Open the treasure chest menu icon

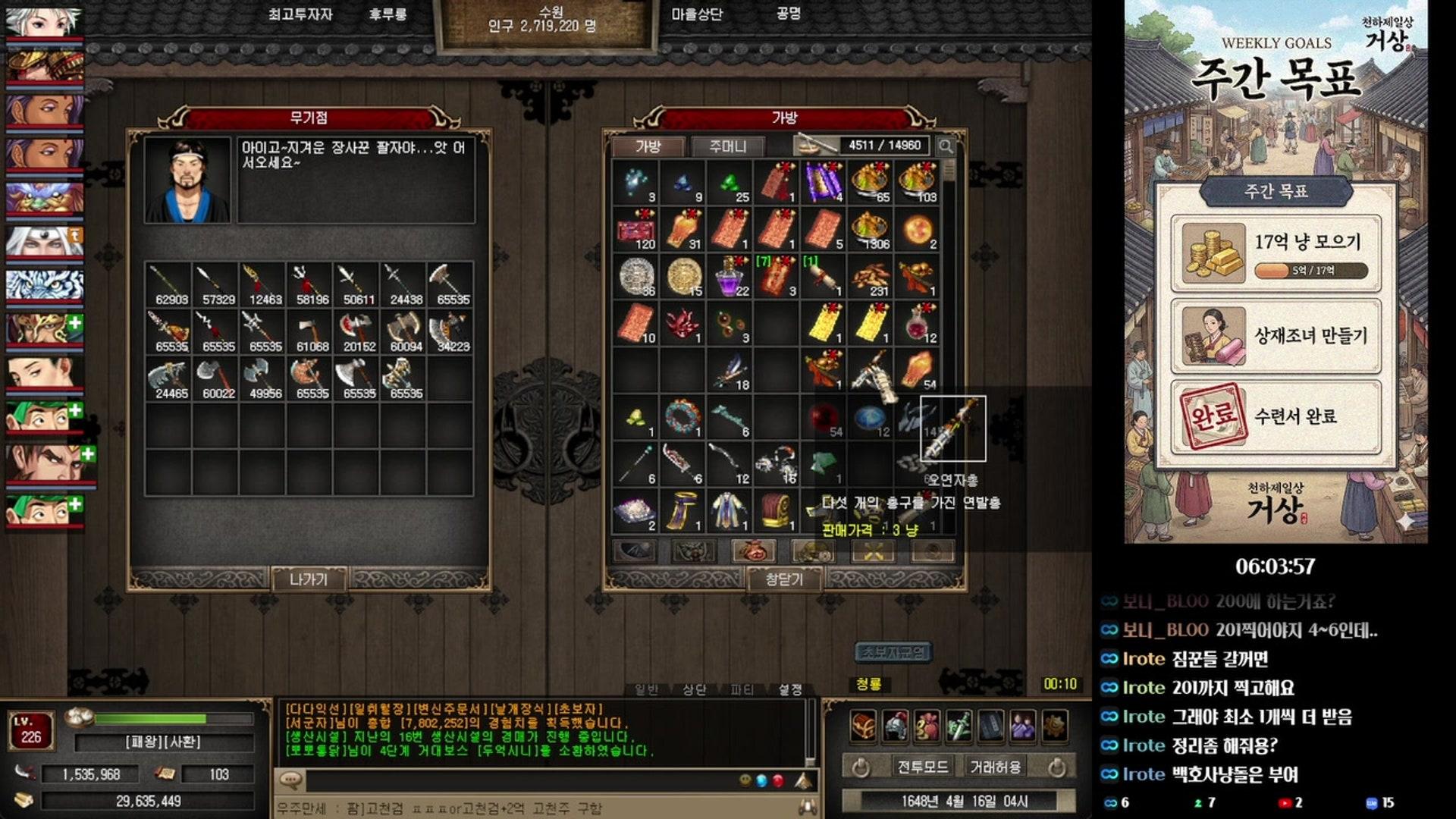[x=863, y=726]
